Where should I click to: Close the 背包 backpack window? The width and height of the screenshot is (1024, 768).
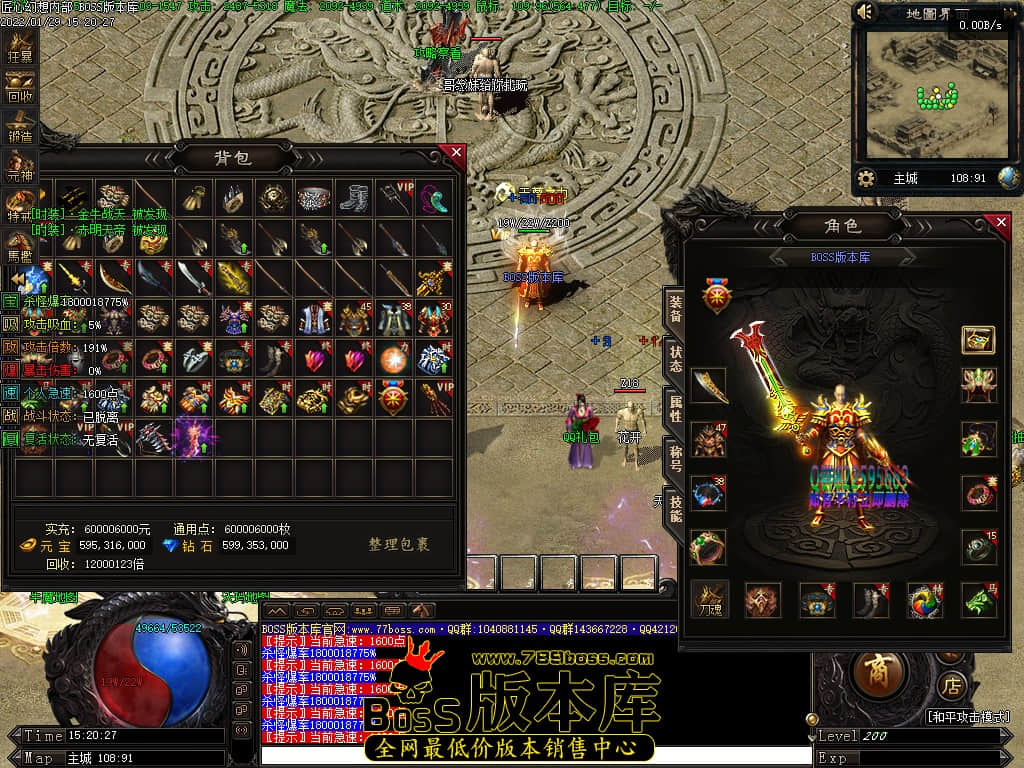(x=456, y=153)
